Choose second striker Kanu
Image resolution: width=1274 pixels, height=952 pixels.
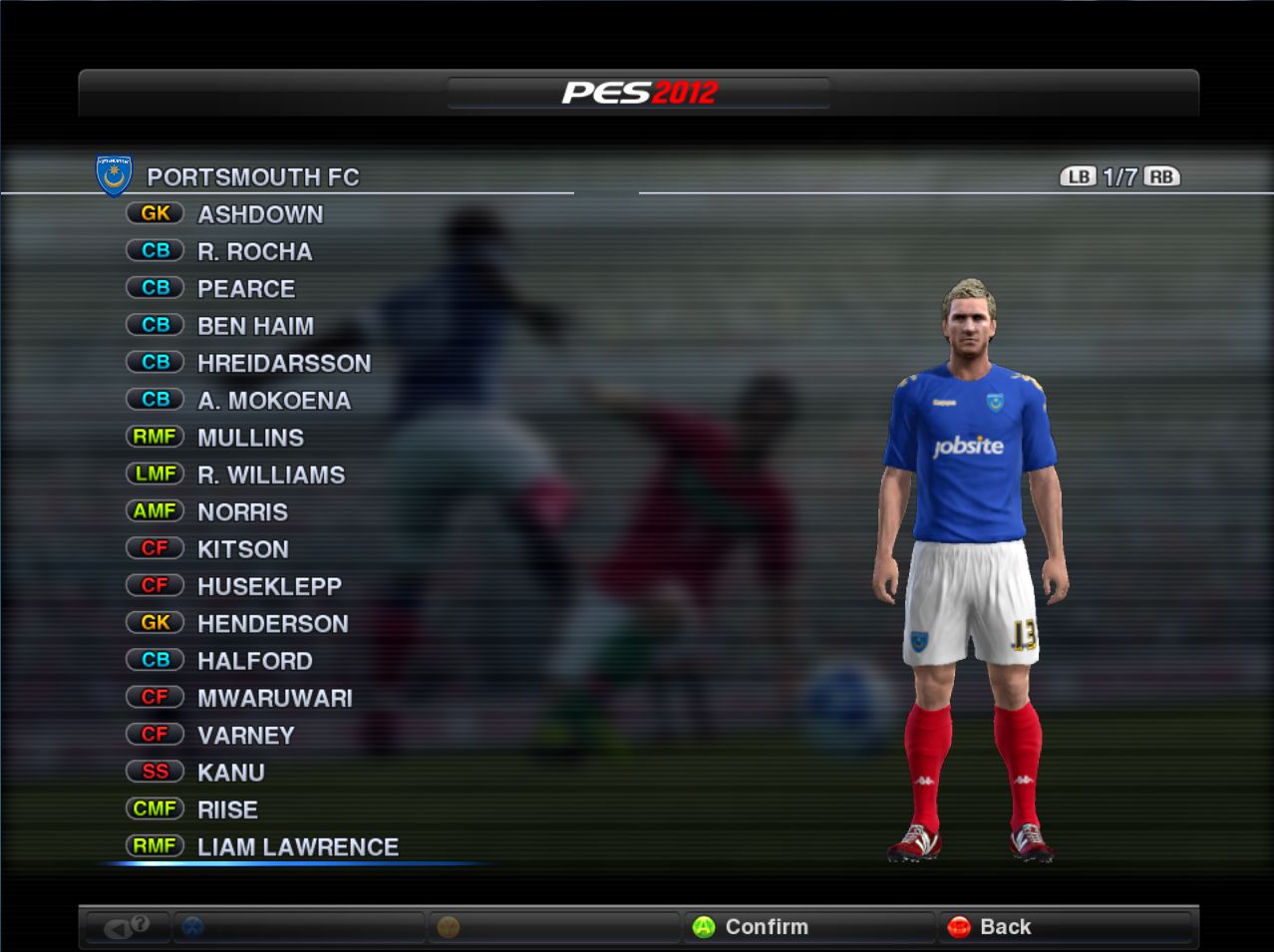[x=231, y=773]
